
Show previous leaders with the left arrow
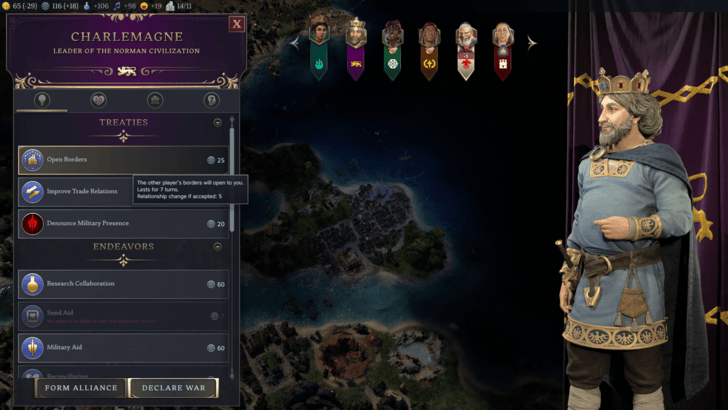(x=295, y=43)
